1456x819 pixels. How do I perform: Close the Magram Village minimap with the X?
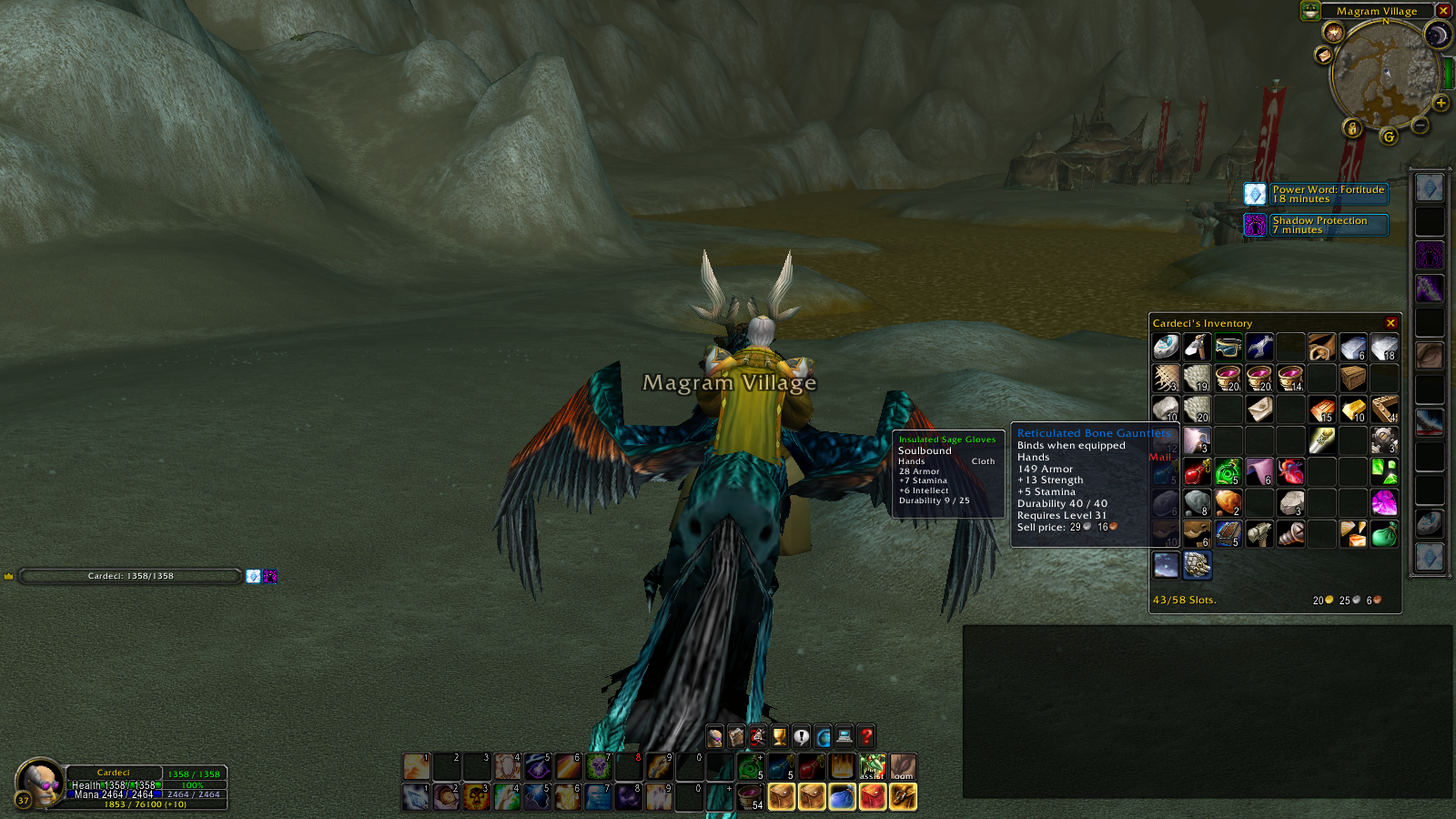coord(1443,11)
